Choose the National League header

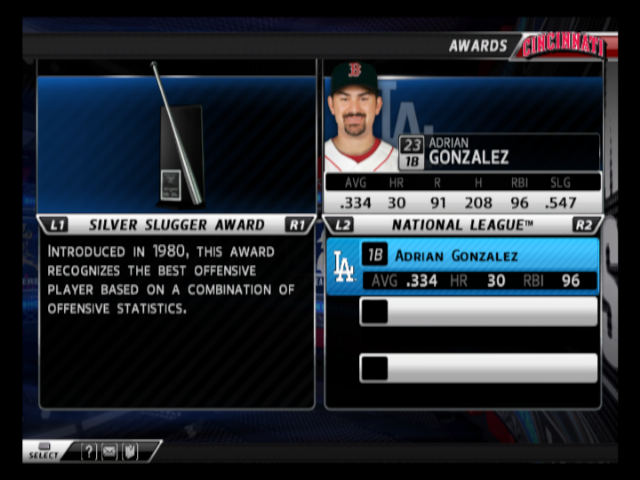[x=462, y=225]
